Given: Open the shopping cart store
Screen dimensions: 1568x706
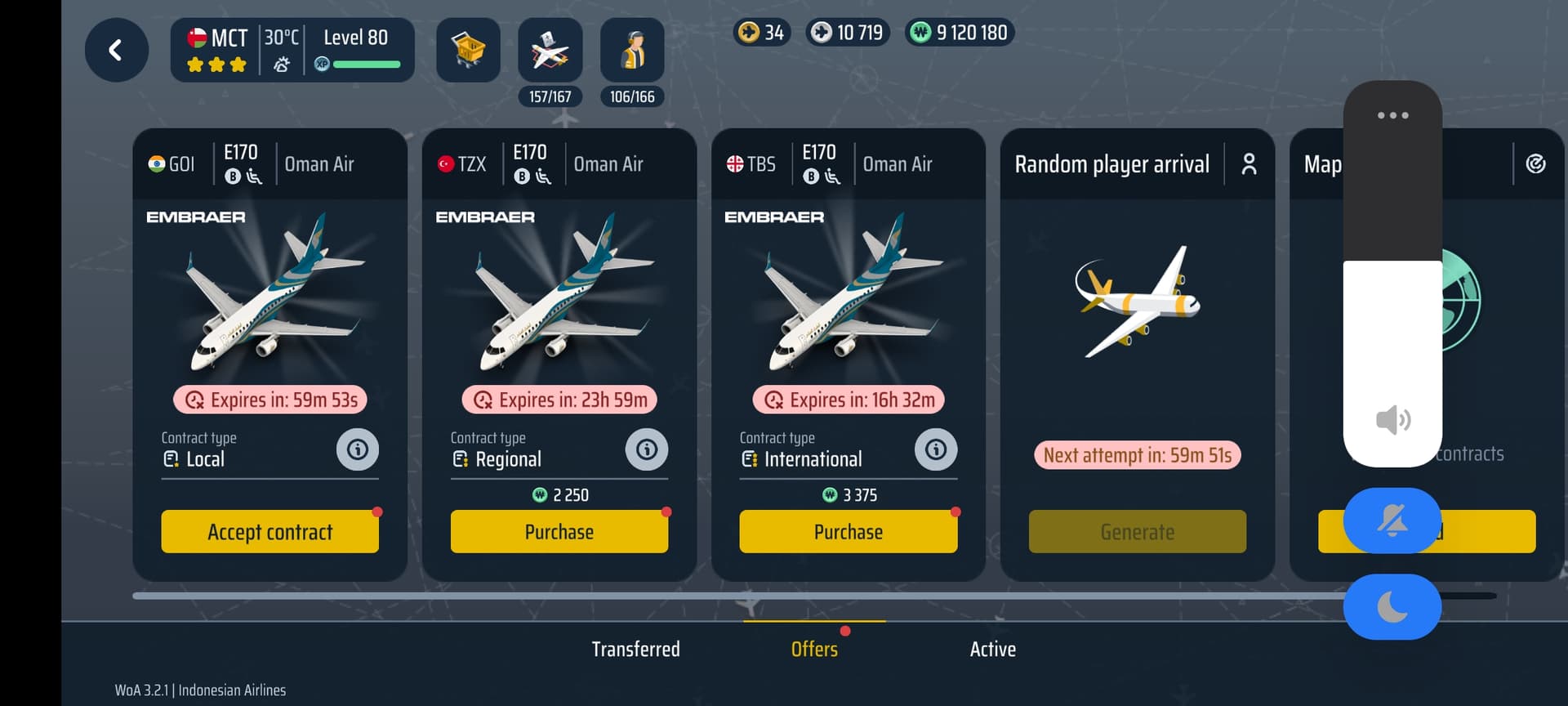Looking at the screenshot, I should (x=468, y=51).
